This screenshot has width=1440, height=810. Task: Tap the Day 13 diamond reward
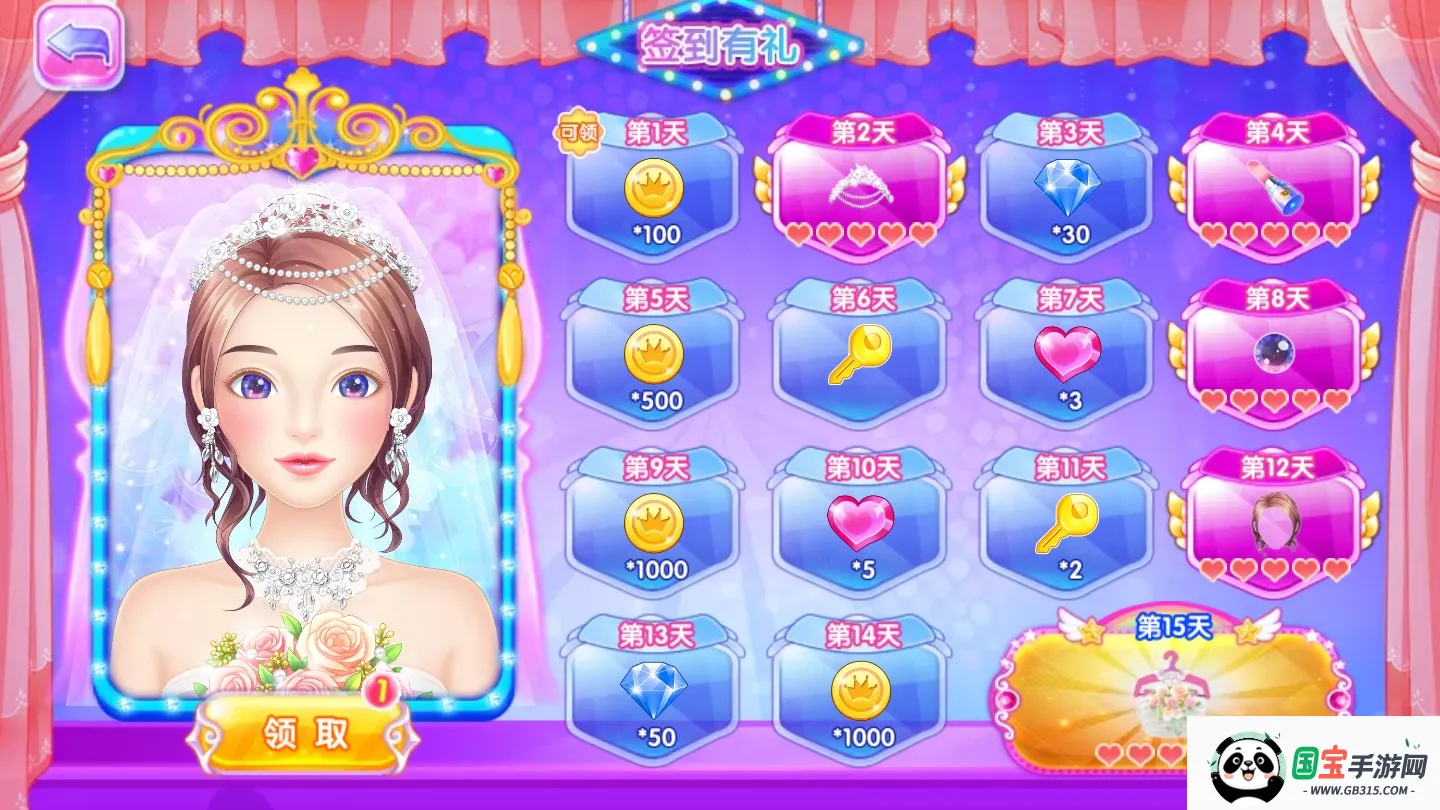[x=655, y=690]
